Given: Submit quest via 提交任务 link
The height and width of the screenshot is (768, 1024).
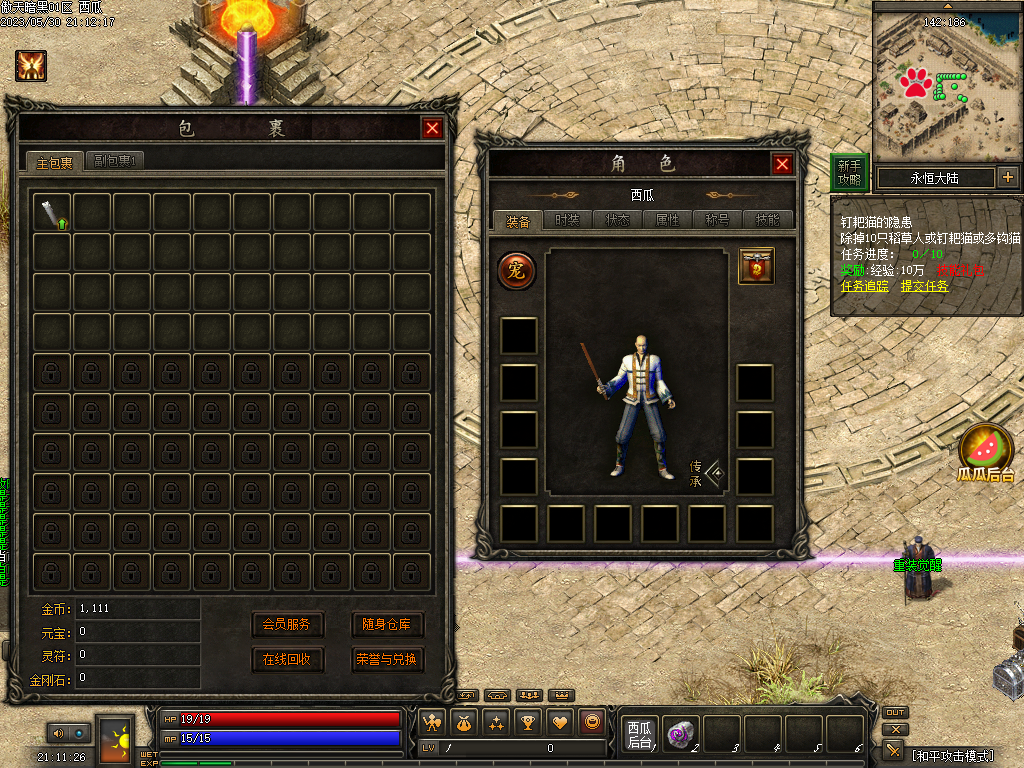Looking at the screenshot, I should click(x=924, y=286).
